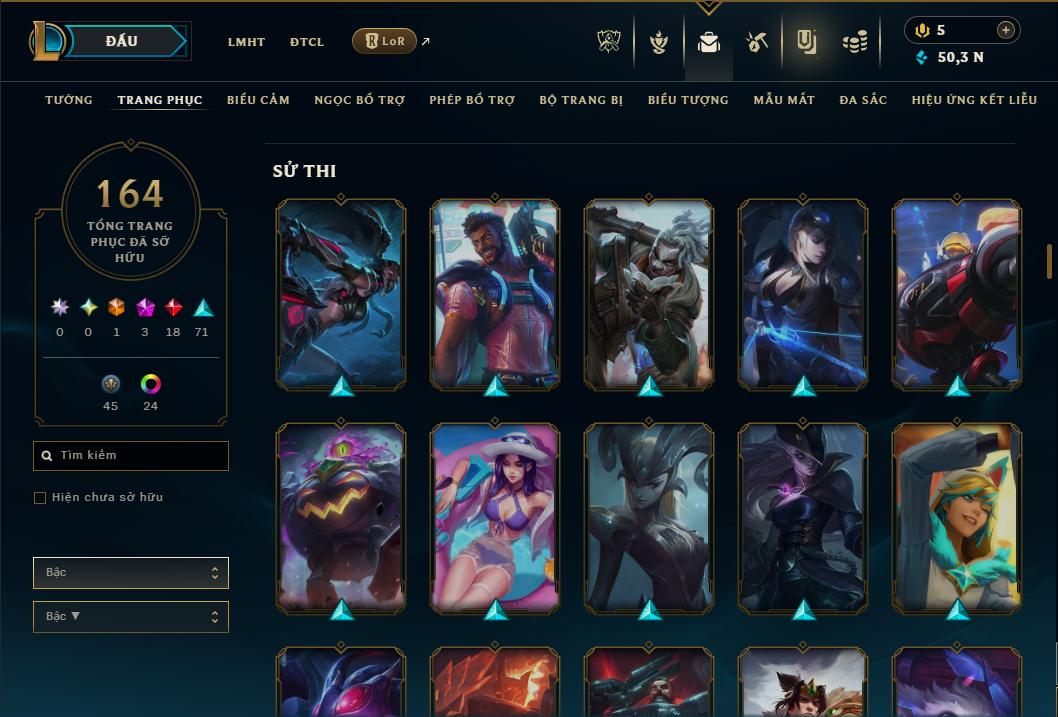Open the BIỂU TƯỢNG tab
Screen dimensions: 1058x717
pos(688,100)
